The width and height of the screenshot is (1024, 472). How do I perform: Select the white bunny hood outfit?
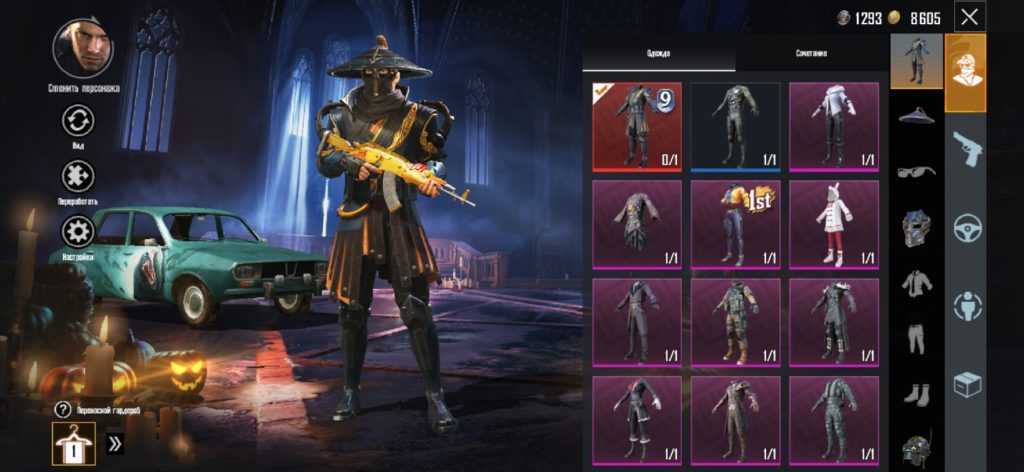coord(833,224)
